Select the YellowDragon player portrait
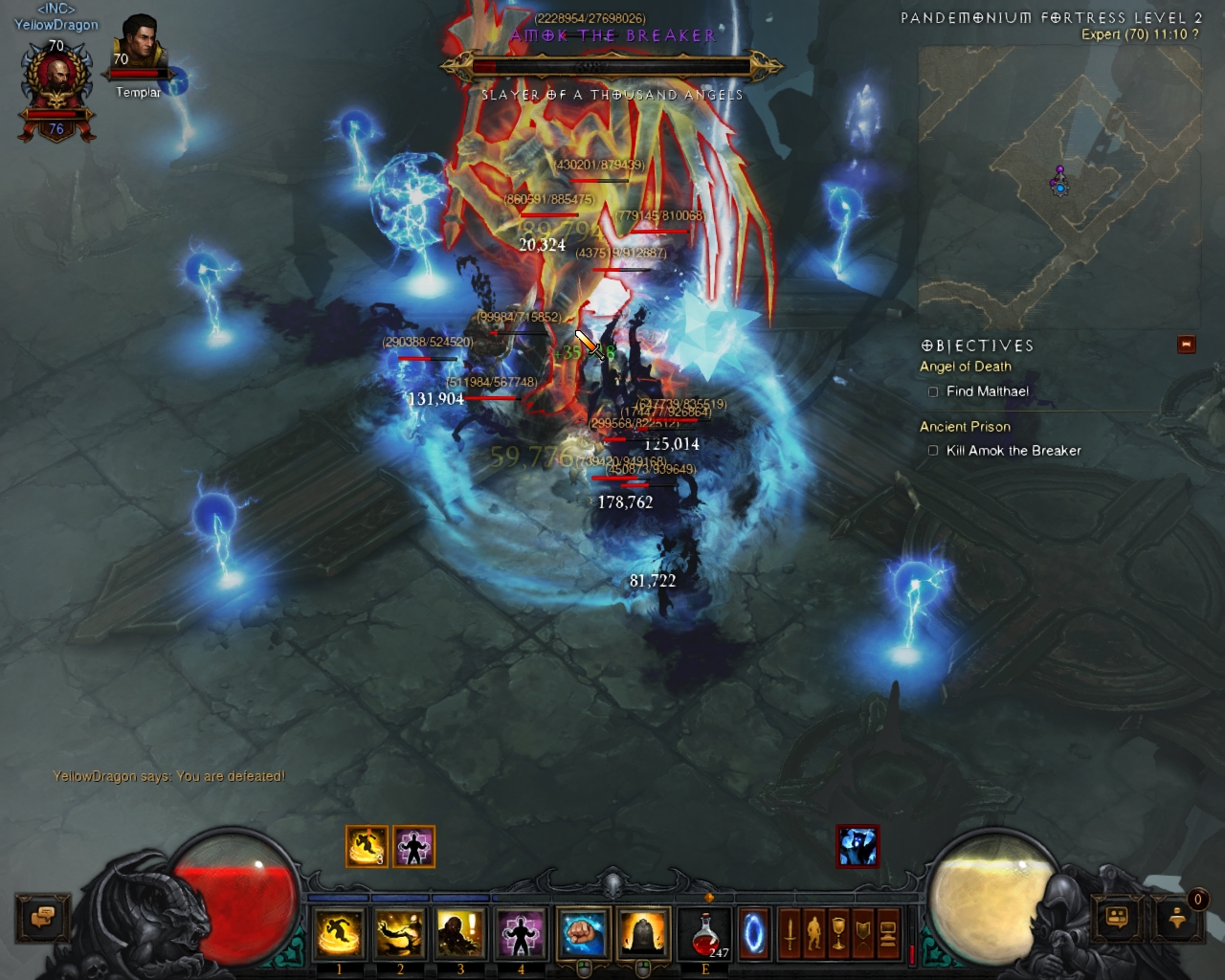Viewport: 1225px width, 980px height. (56, 86)
